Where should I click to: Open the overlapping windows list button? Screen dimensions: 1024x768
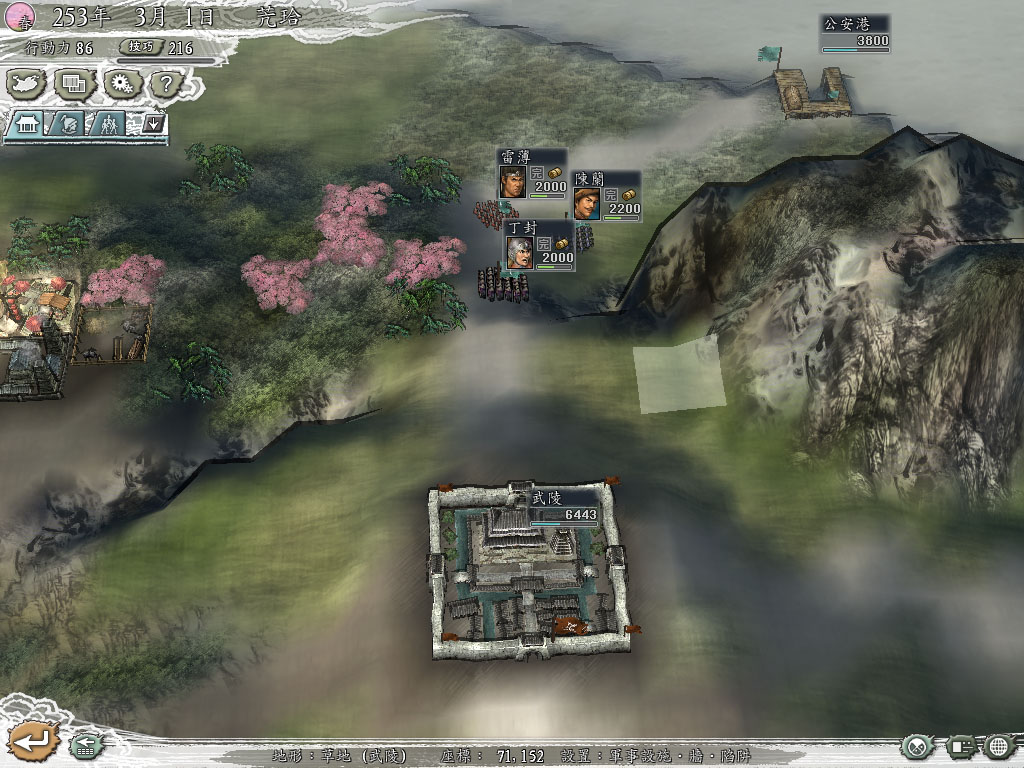pyautogui.click(x=75, y=84)
